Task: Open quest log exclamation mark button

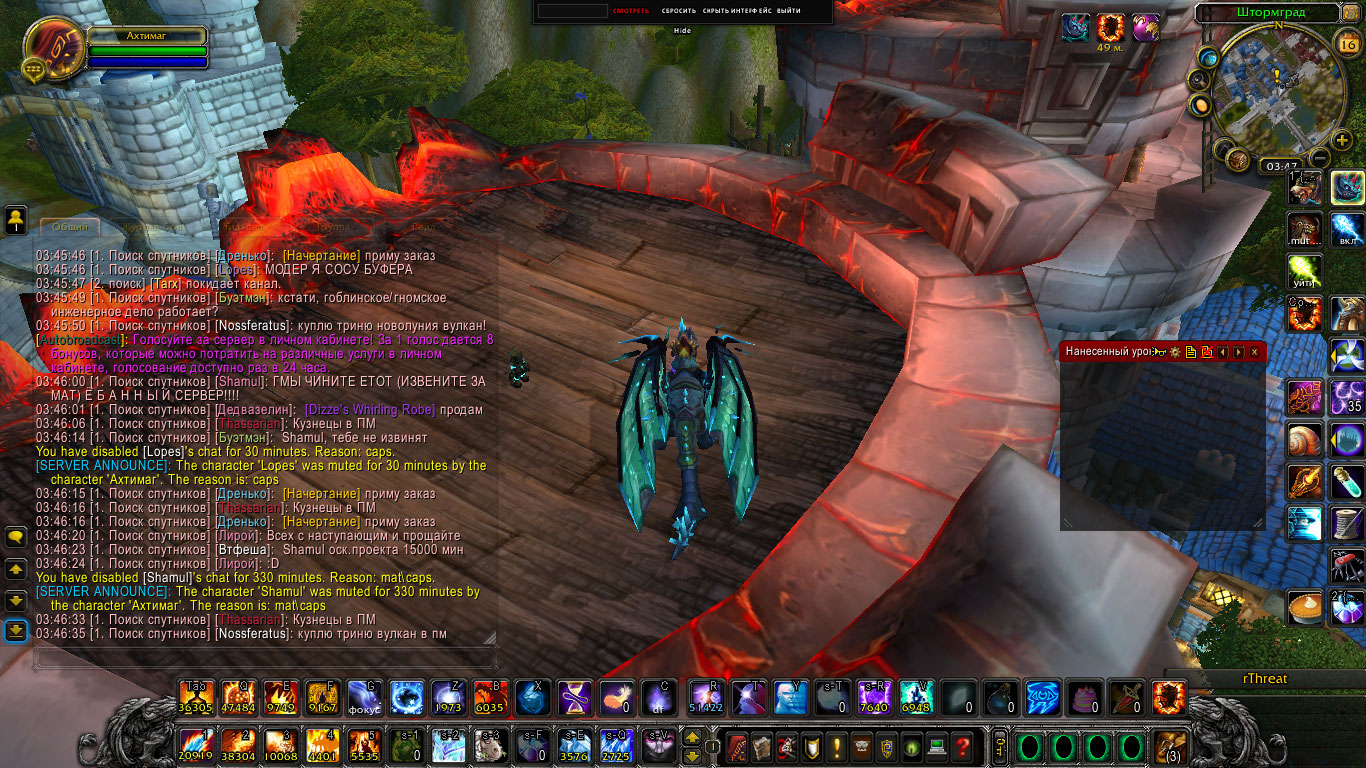Action: 836,746
